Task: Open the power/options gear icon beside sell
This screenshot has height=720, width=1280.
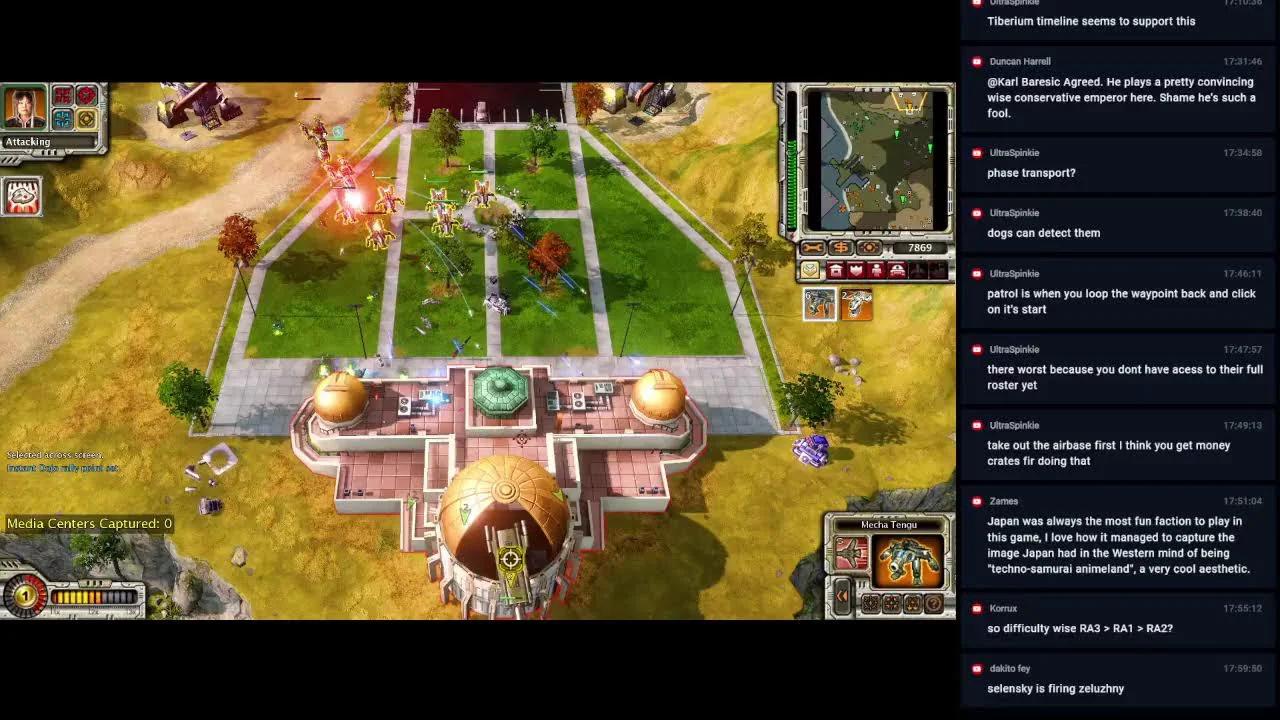Action: [869, 247]
